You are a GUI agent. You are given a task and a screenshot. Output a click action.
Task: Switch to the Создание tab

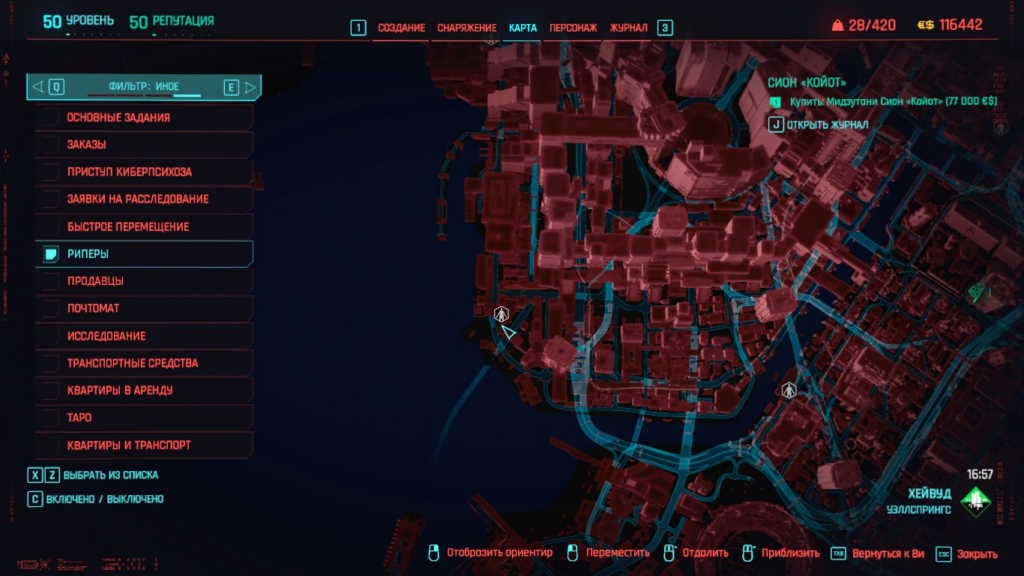(x=401, y=28)
